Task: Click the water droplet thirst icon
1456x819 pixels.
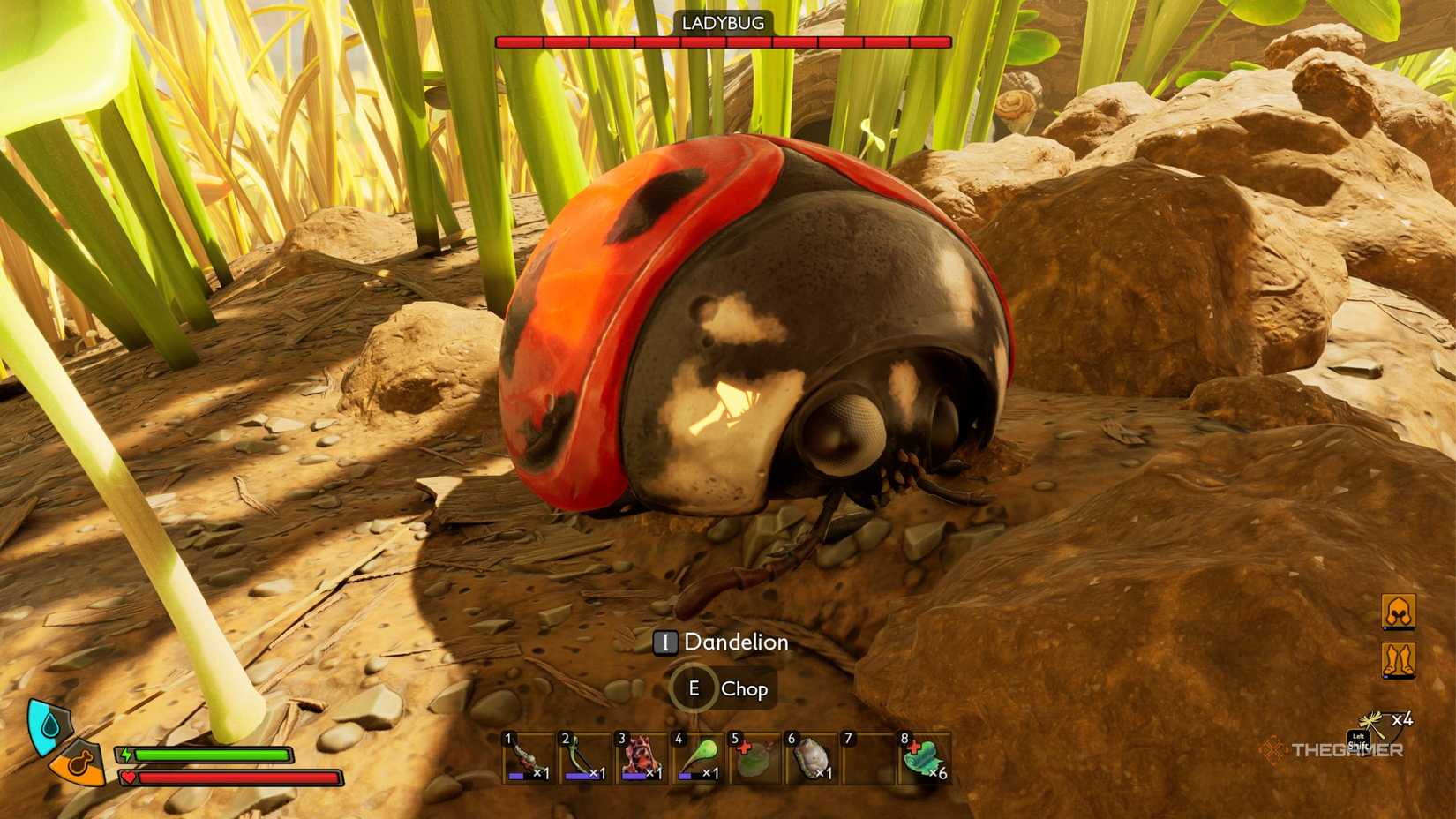Action: [49, 724]
